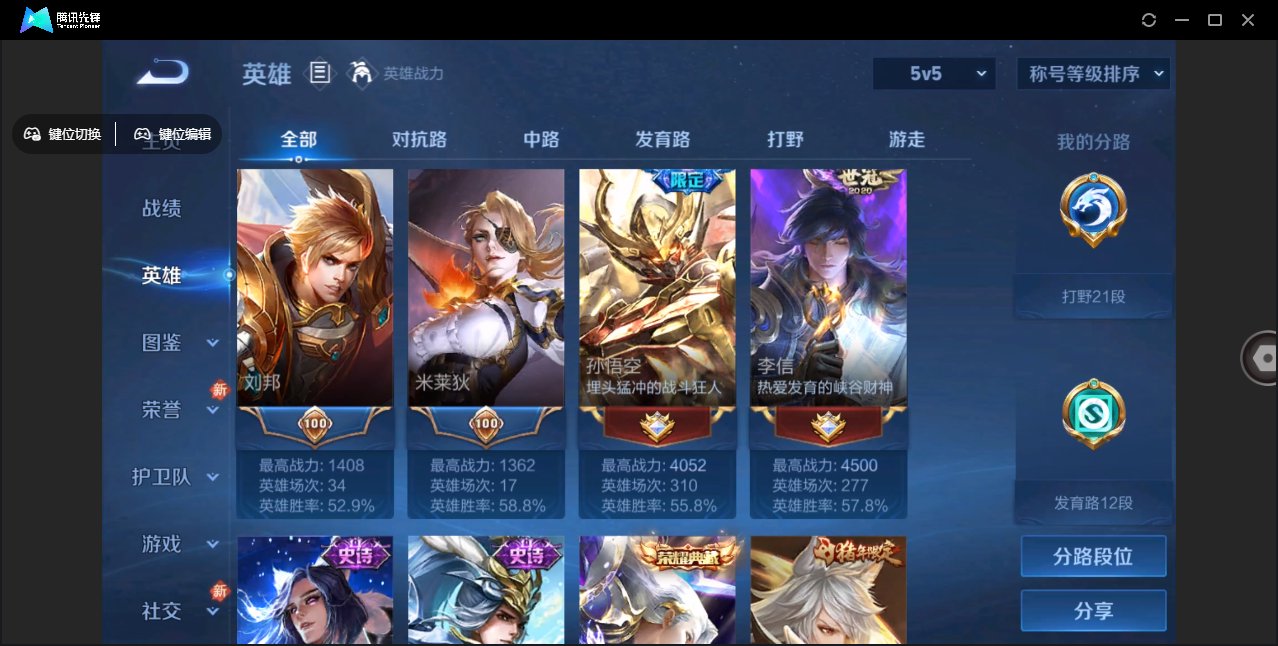The width and height of the screenshot is (1278, 646).
Task: Open the 称号等级排序 sort dropdown
Action: click(x=1093, y=73)
